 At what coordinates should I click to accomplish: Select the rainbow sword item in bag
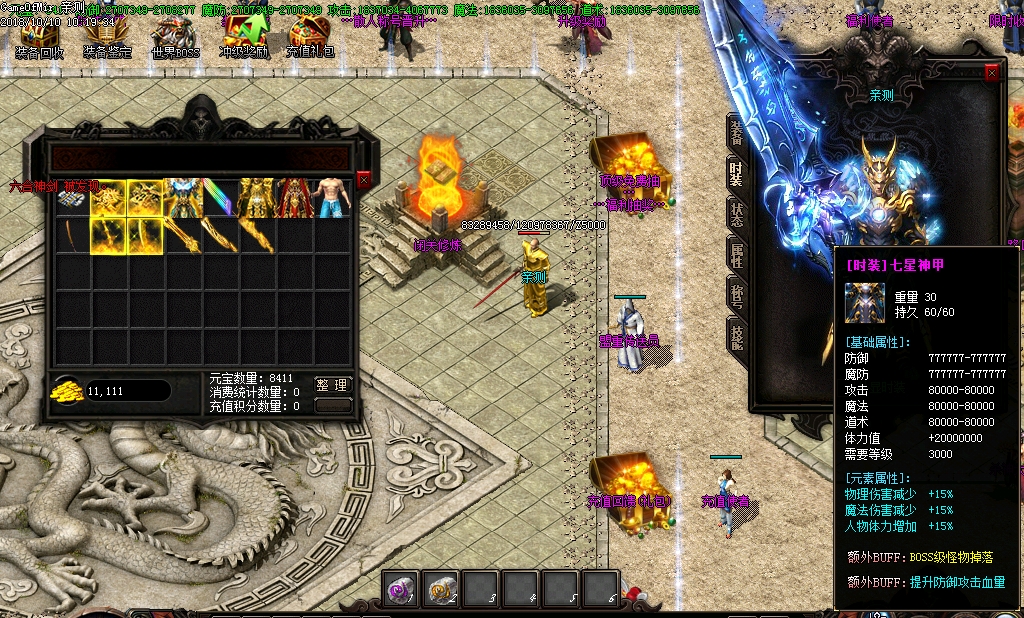pos(221,198)
